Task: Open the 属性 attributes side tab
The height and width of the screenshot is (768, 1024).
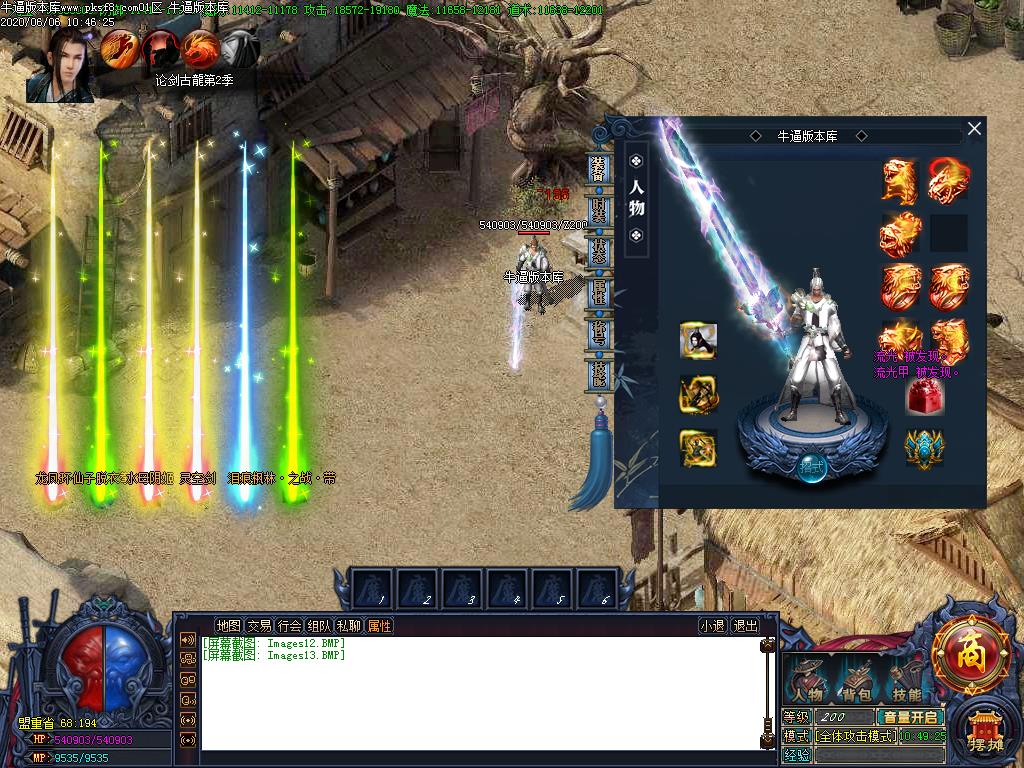Action: point(598,293)
